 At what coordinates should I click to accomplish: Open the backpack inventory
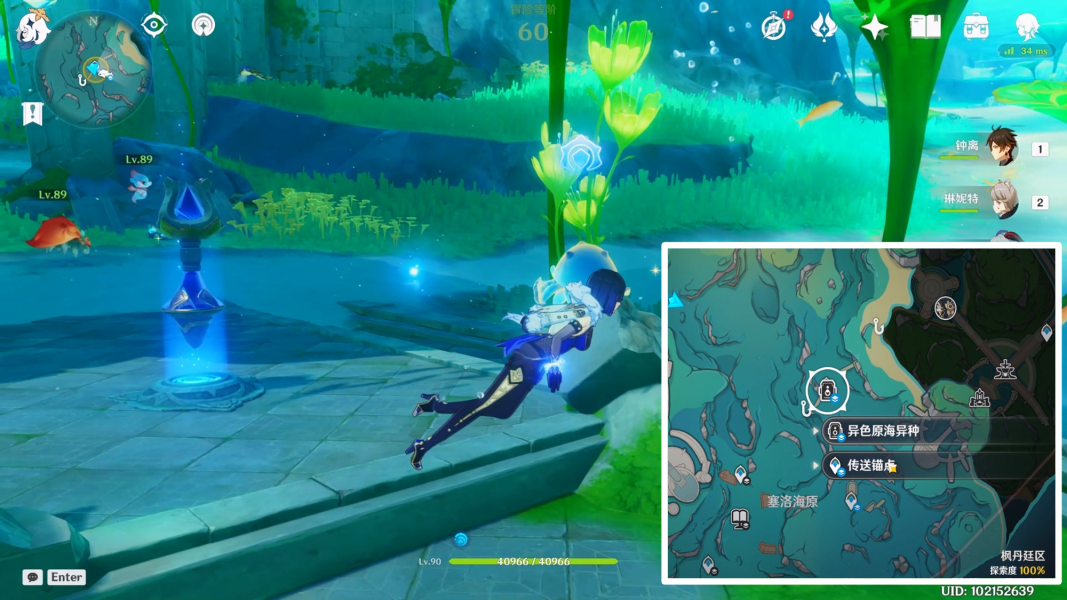(976, 27)
